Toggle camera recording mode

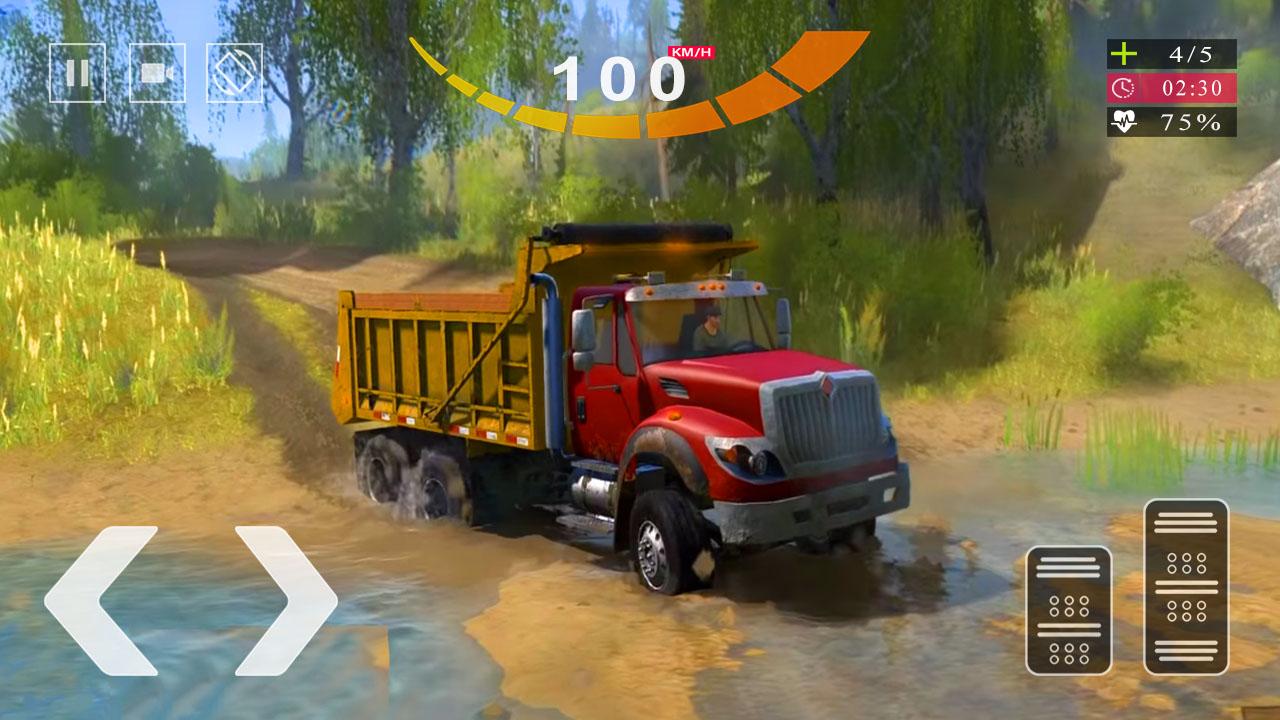click(156, 71)
